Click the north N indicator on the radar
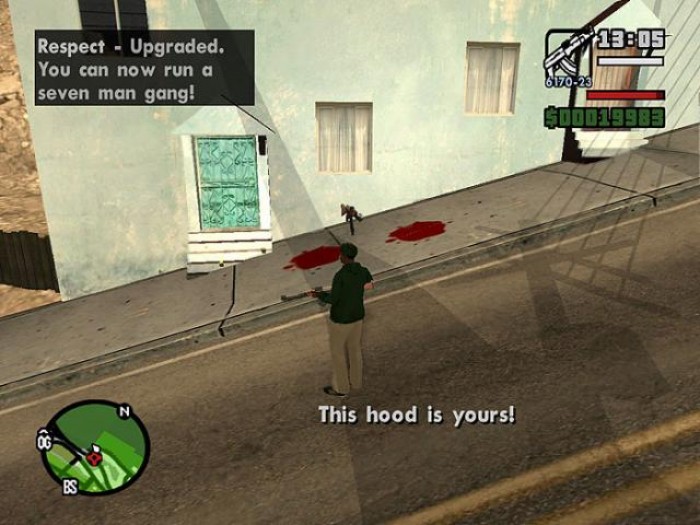This screenshot has width=700, height=525. pyautogui.click(x=124, y=411)
